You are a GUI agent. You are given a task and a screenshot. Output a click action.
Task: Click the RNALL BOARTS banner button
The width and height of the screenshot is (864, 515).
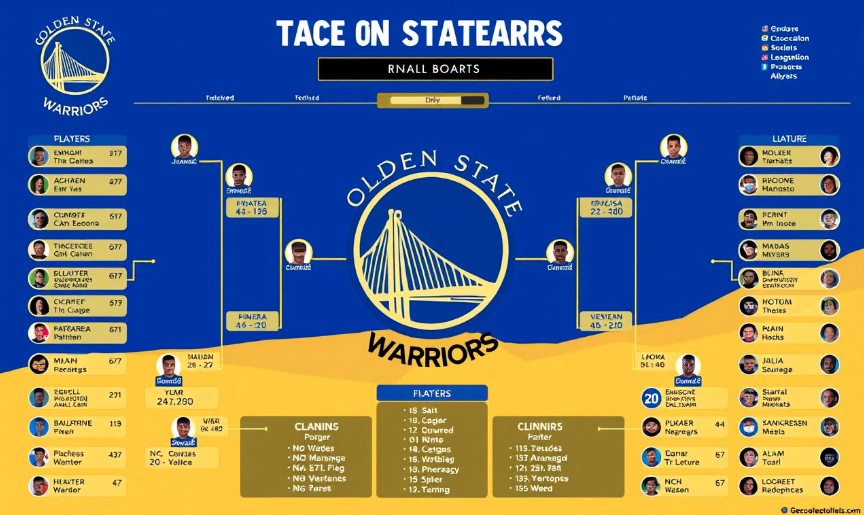(435, 69)
